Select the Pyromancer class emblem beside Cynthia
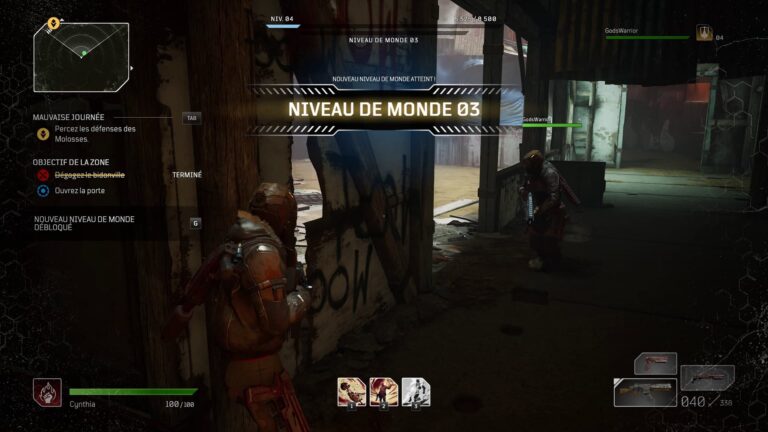 point(46,392)
